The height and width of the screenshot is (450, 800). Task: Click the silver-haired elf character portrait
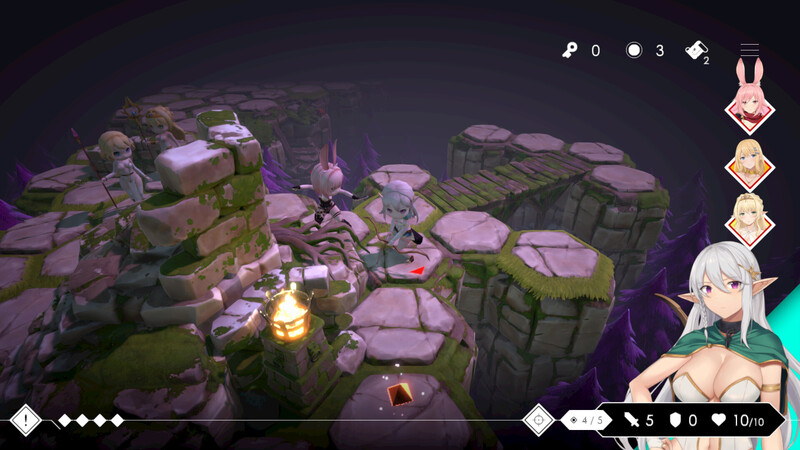[x=716, y=330]
